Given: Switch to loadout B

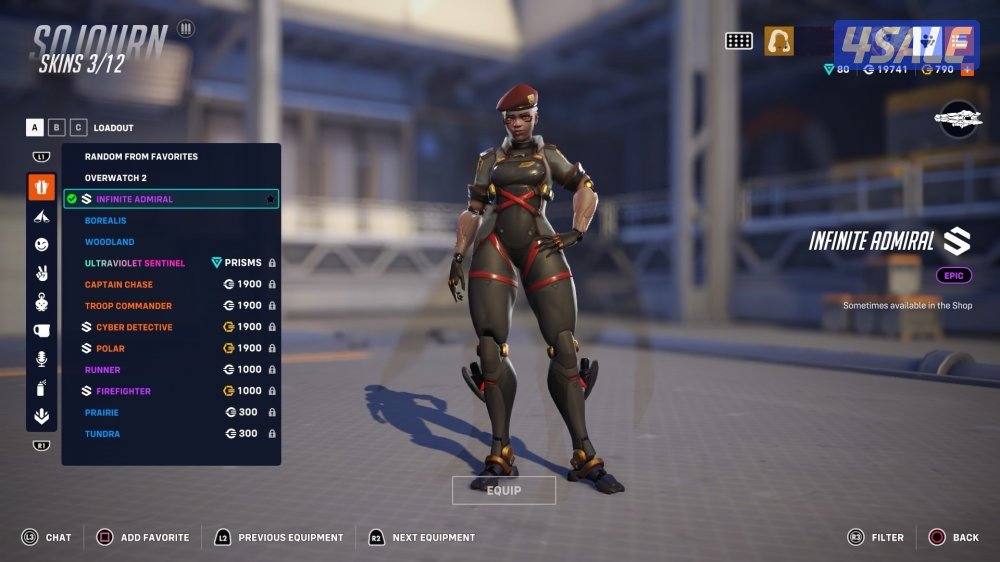Looking at the screenshot, I should pyautogui.click(x=56, y=127).
